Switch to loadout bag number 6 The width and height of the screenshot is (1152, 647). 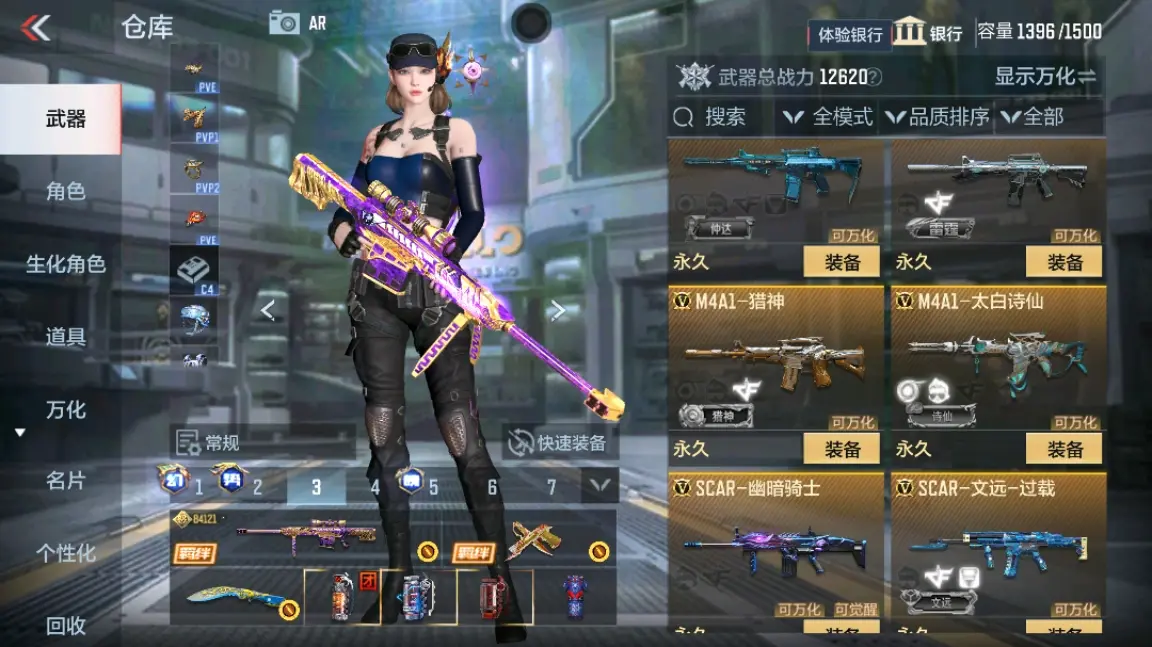point(492,487)
